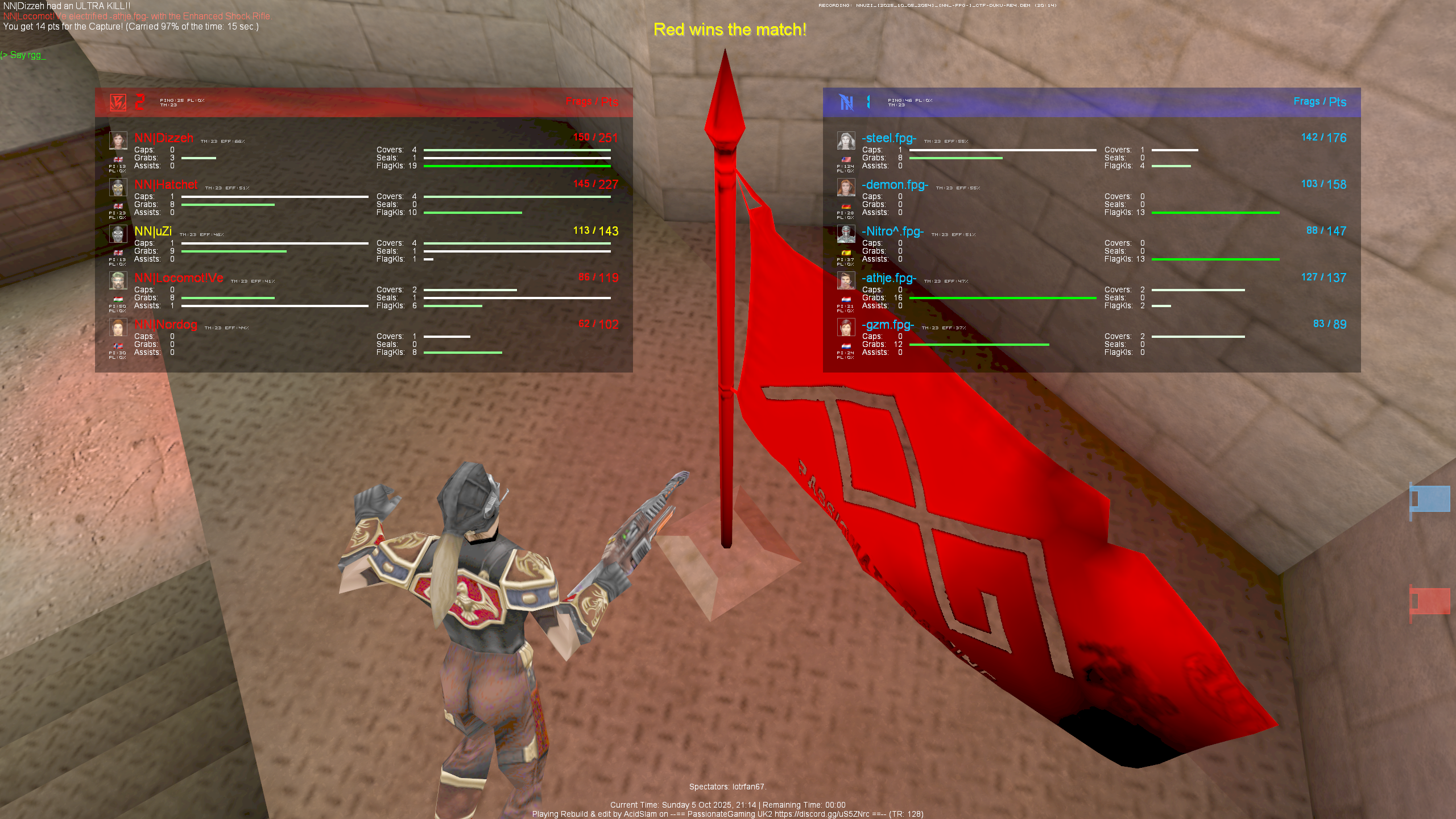Click NN|Locomot!Ve's Hungarian flag icon

pos(118,299)
